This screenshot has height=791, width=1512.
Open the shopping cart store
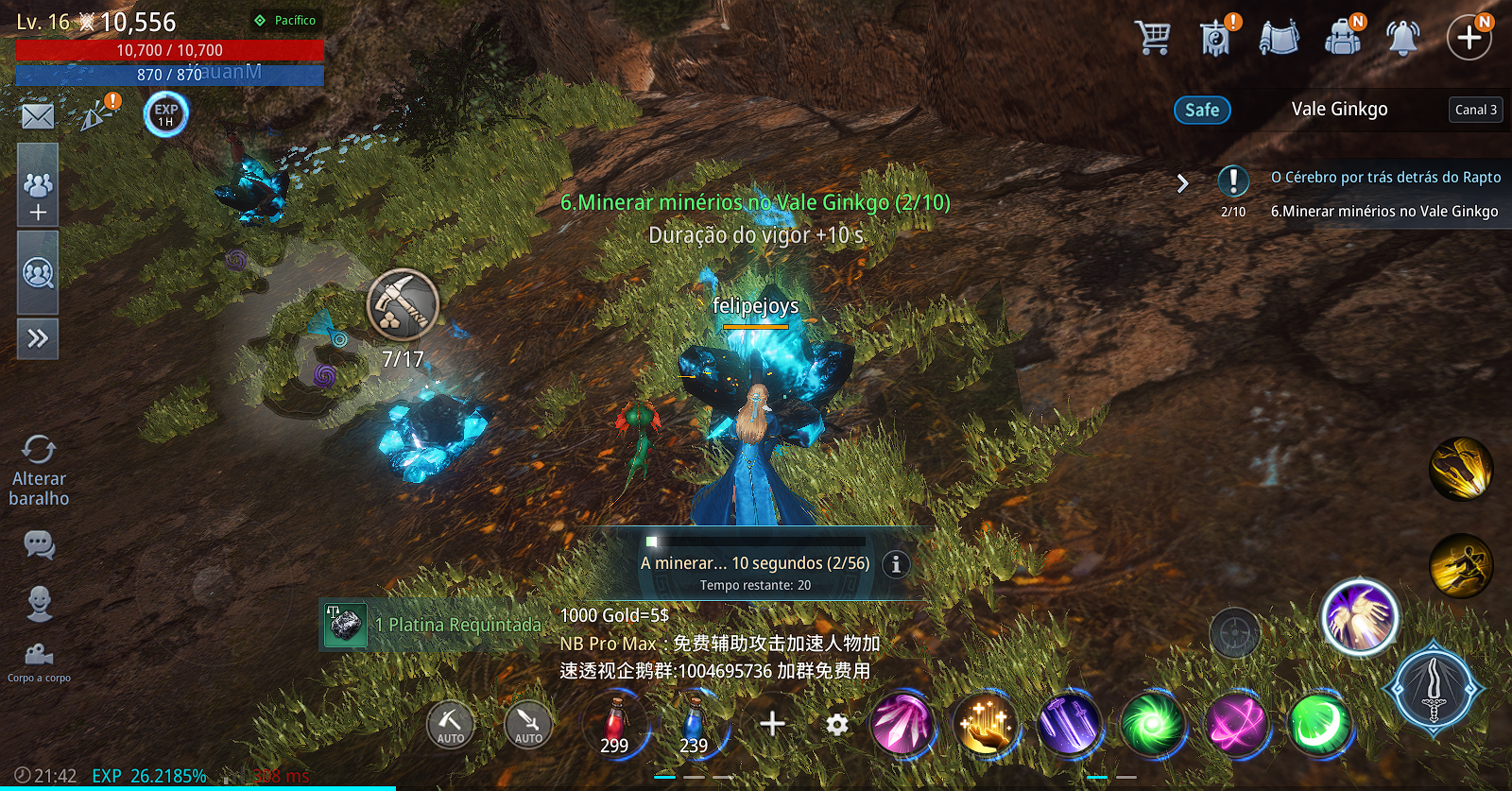click(x=1153, y=38)
